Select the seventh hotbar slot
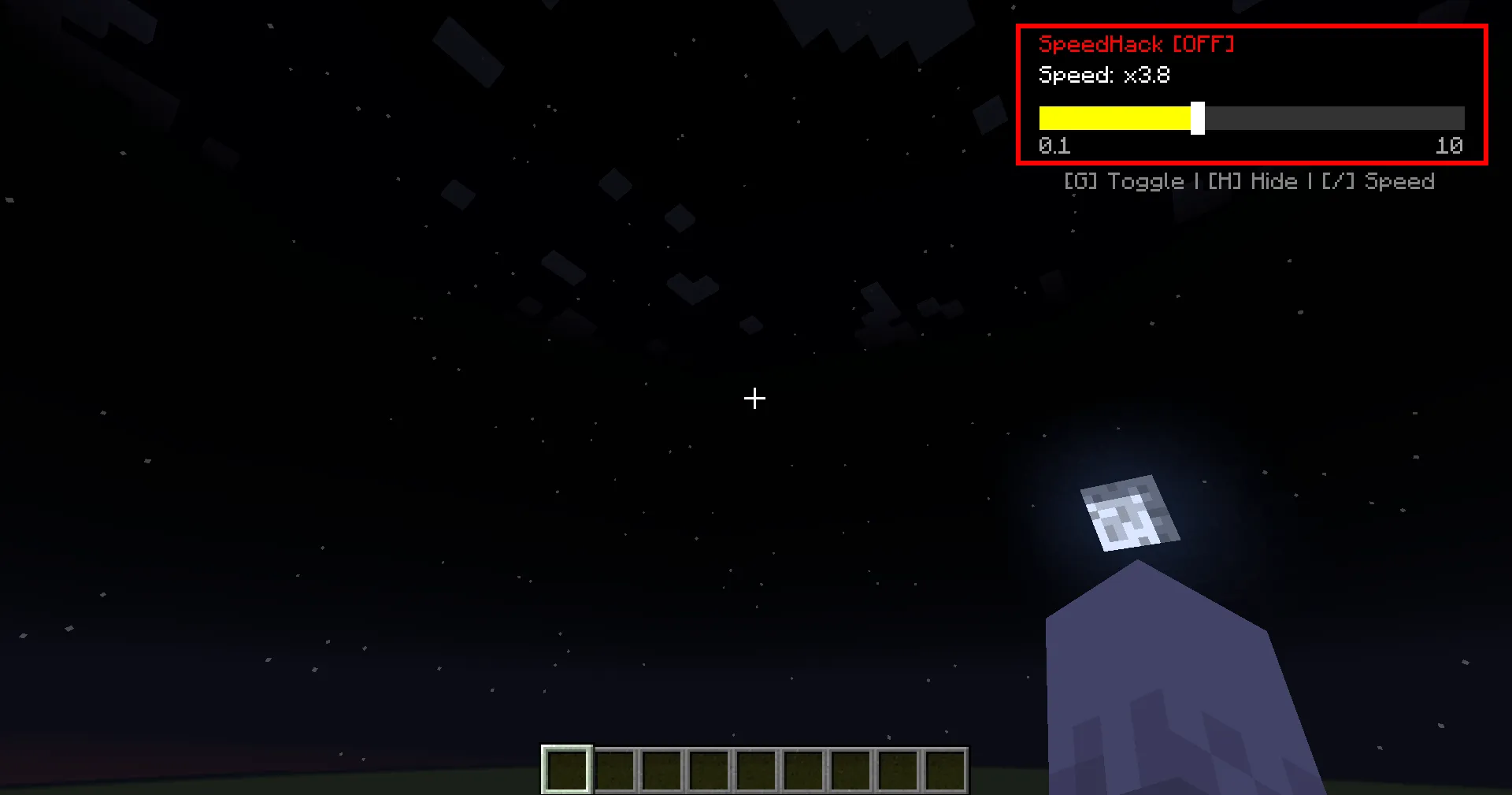This screenshot has width=1512, height=795. [850, 770]
